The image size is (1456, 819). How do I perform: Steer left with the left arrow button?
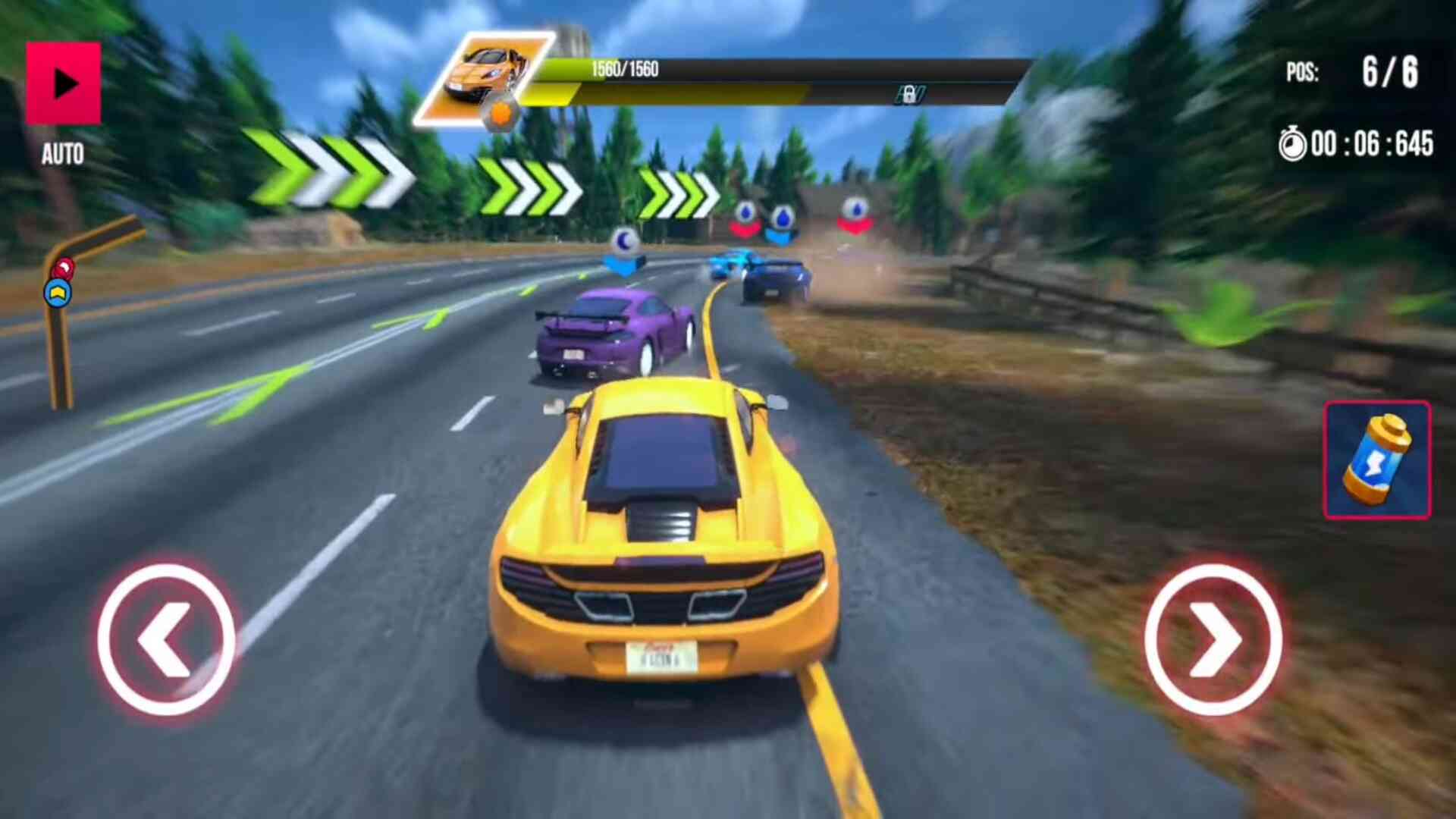(165, 639)
